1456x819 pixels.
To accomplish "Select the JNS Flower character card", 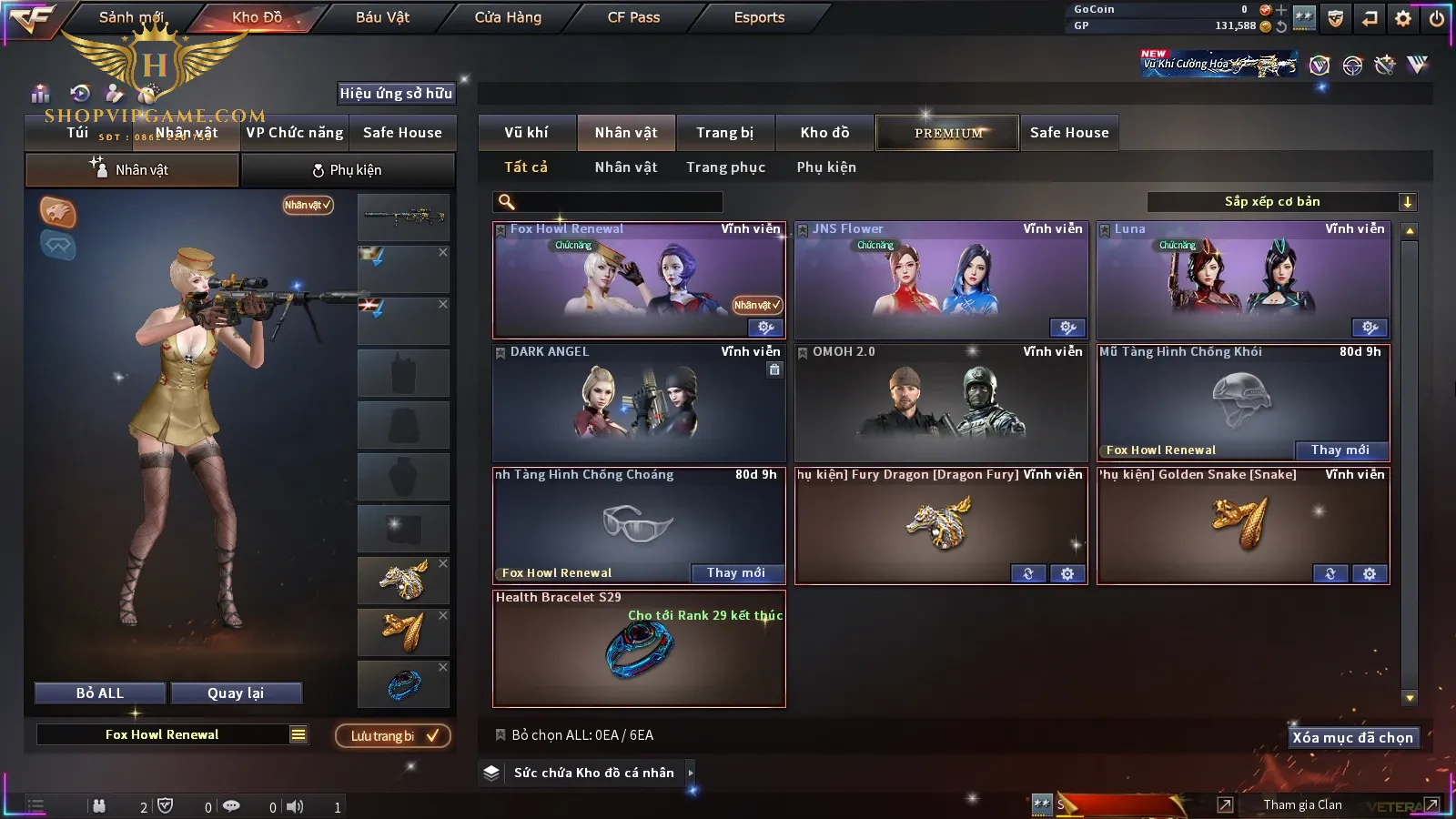I will tap(941, 282).
